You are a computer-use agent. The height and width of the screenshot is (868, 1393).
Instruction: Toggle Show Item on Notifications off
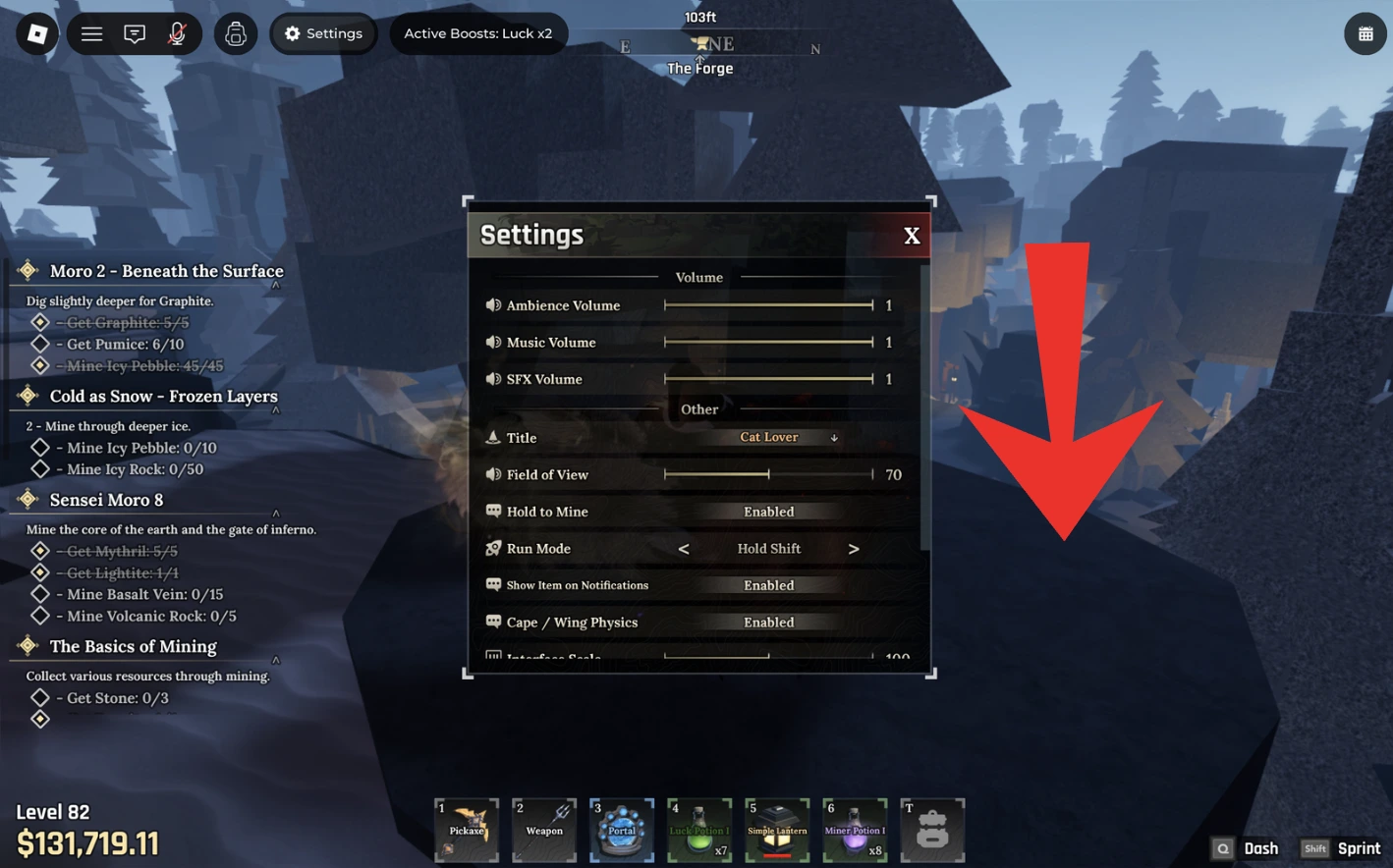[x=768, y=584]
